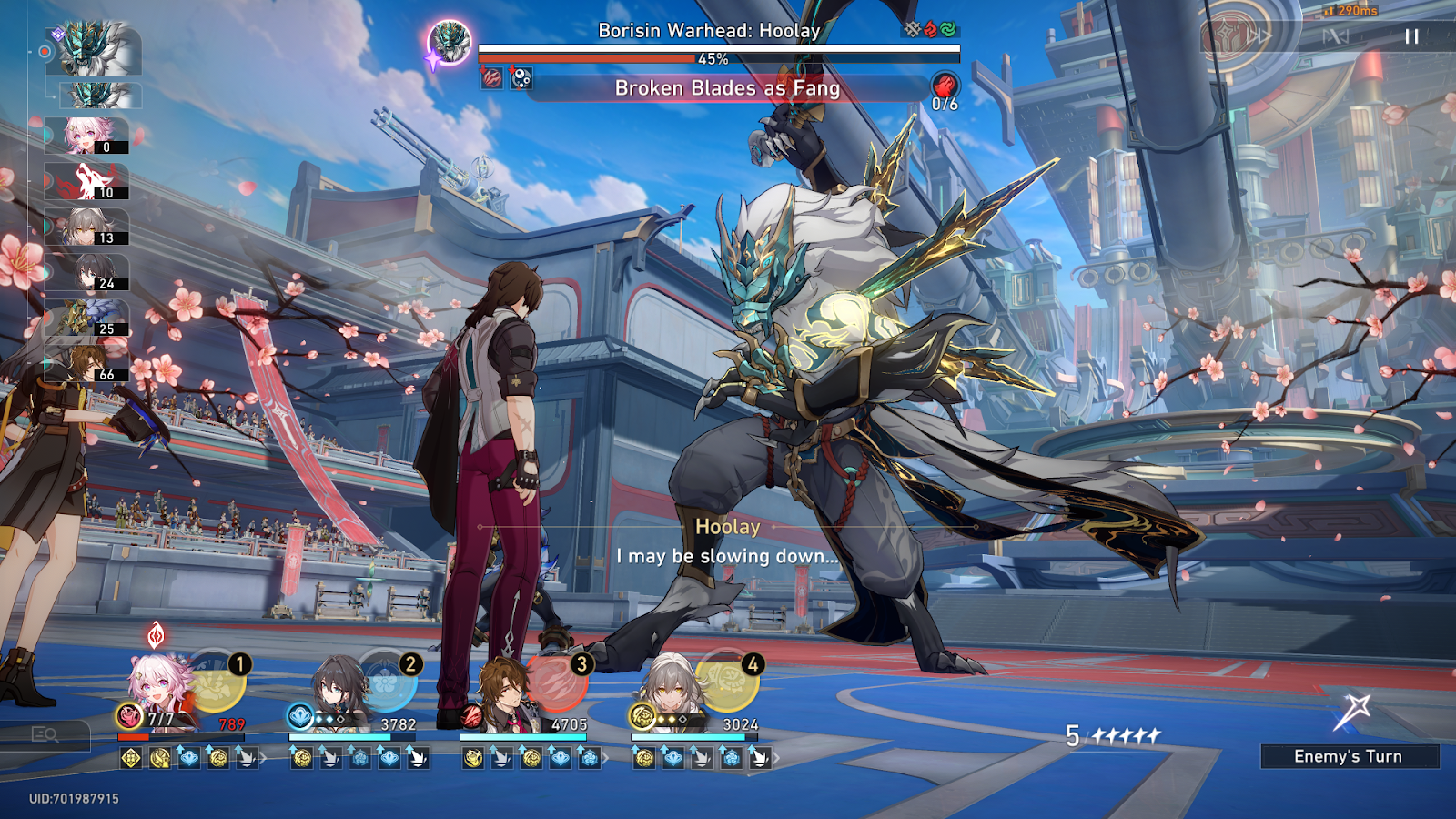
Task: Open the battle details magnifier panel
Action: pos(45,734)
